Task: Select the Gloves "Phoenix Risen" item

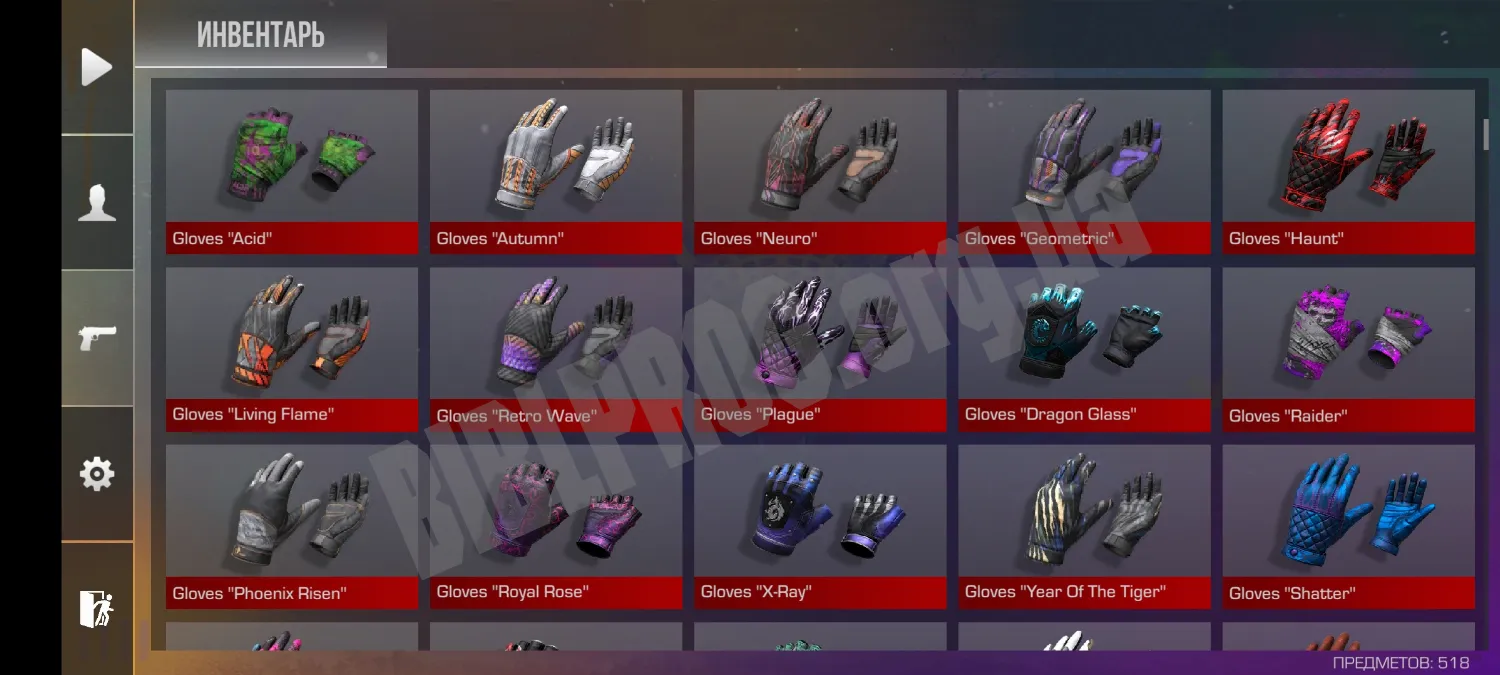Action: 292,526
